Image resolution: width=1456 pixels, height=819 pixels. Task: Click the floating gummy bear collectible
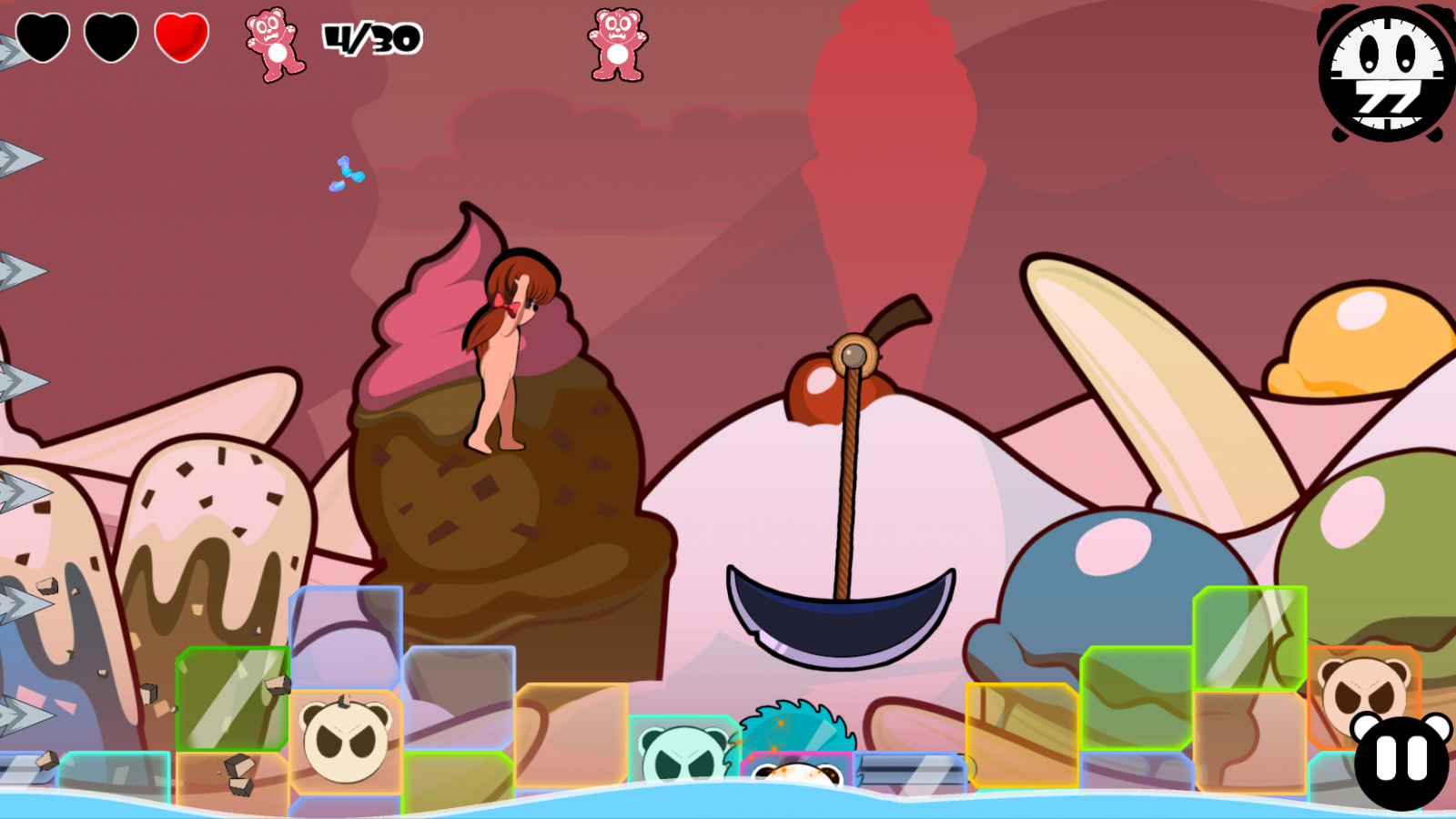click(x=617, y=45)
